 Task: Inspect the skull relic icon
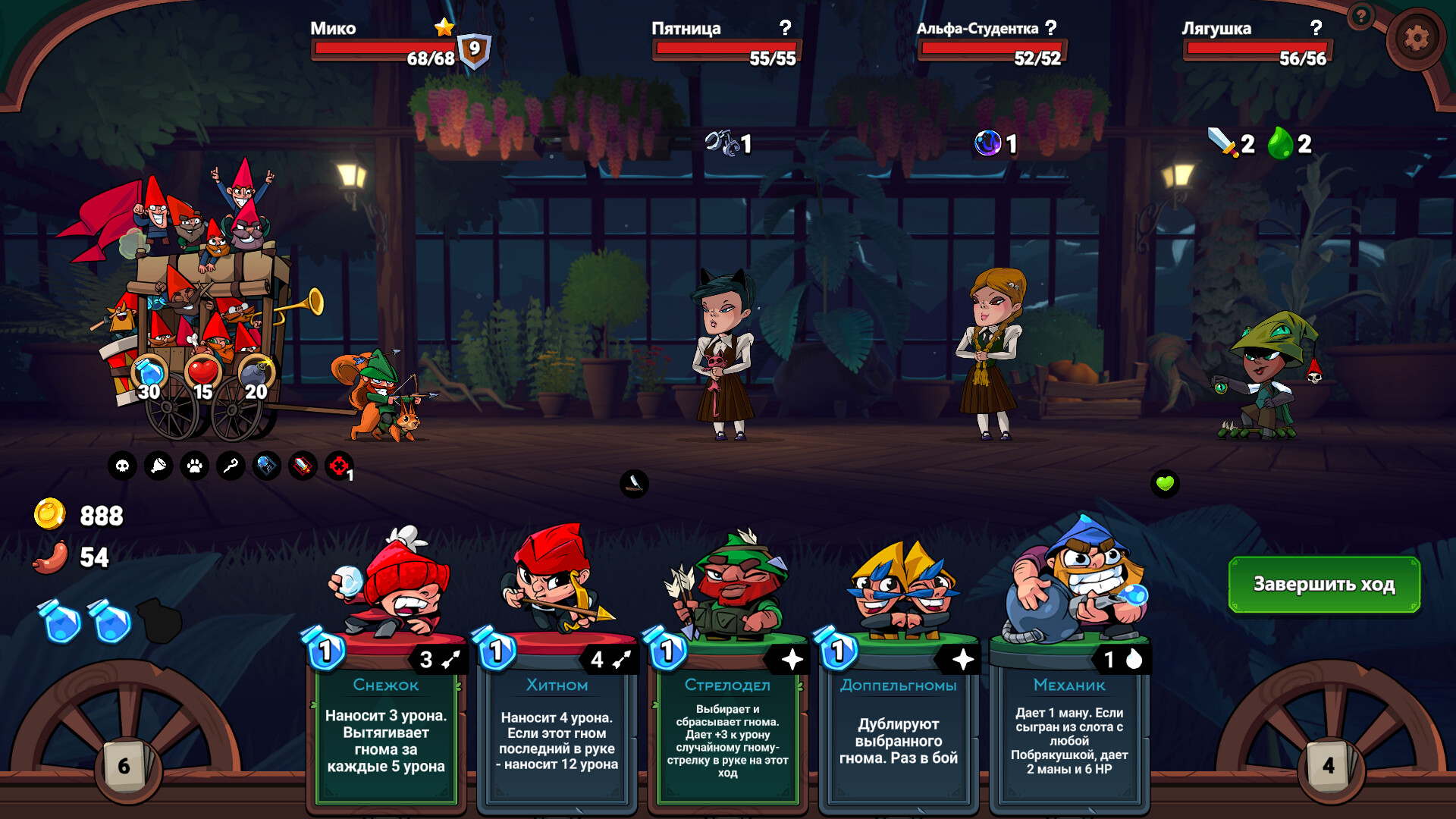pos(122,466)
